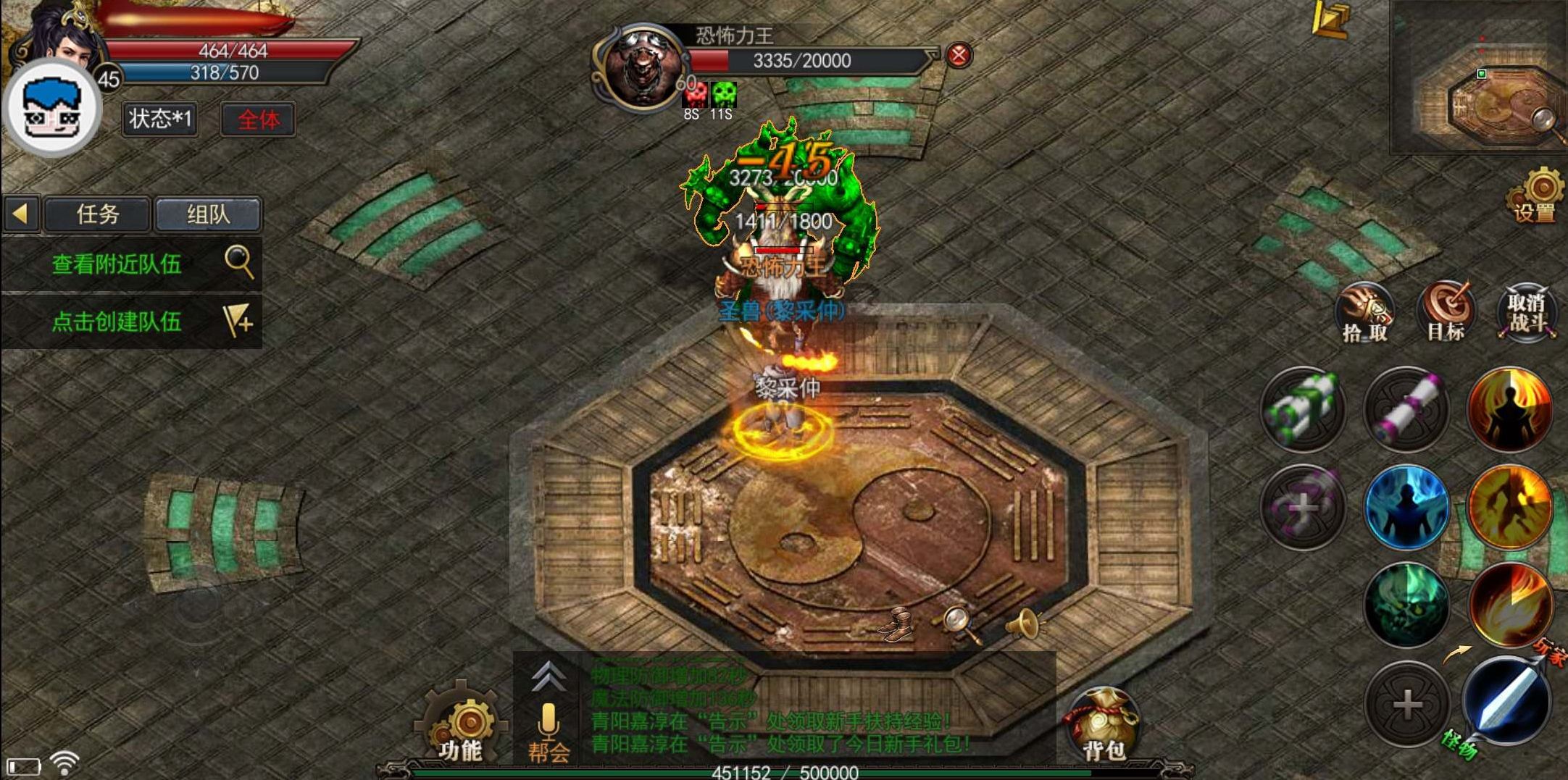Cancel combat with 取消战斗

[x=1527, y=313]
